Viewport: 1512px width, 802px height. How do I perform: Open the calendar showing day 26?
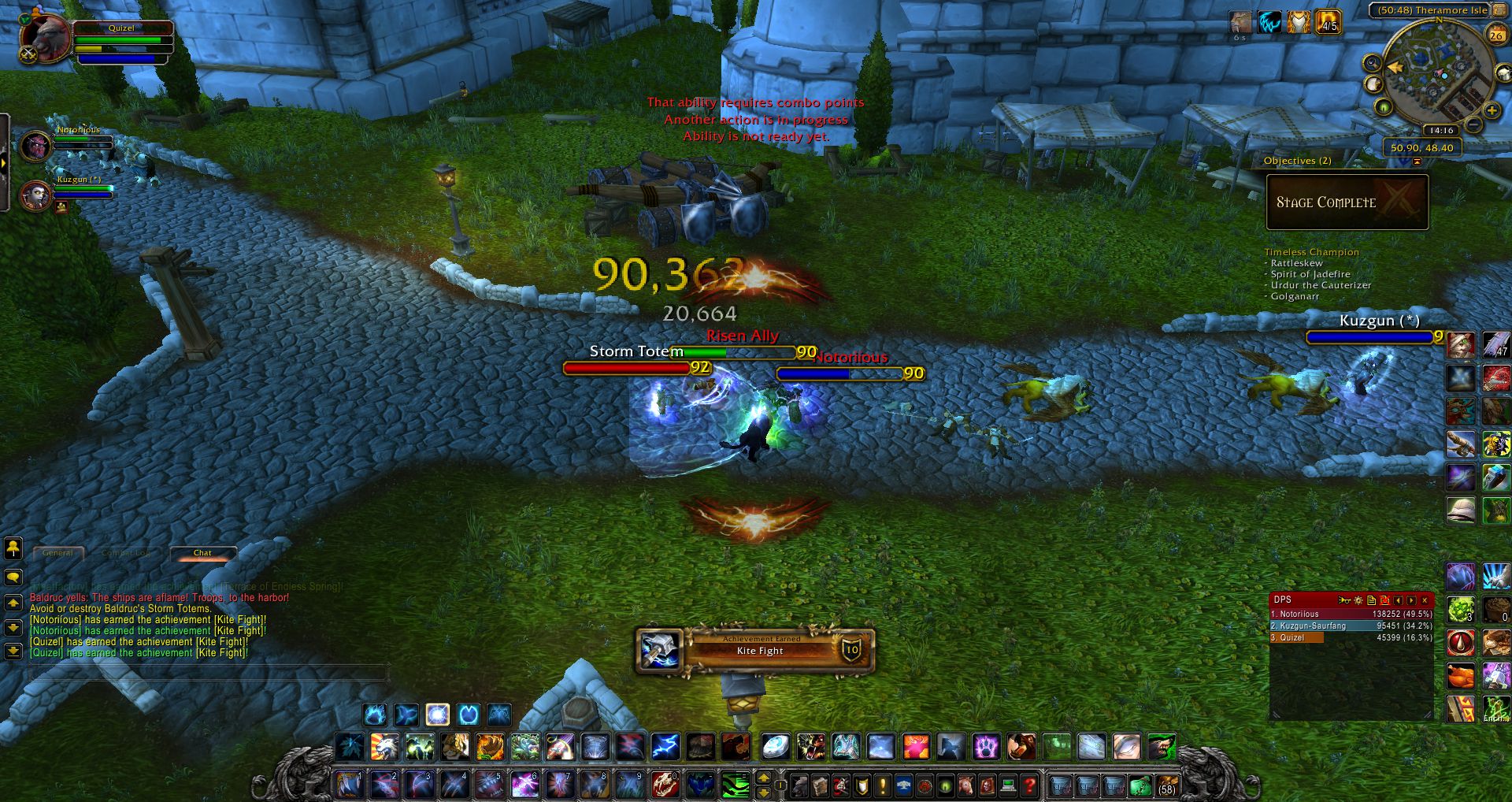[1496, 35]
